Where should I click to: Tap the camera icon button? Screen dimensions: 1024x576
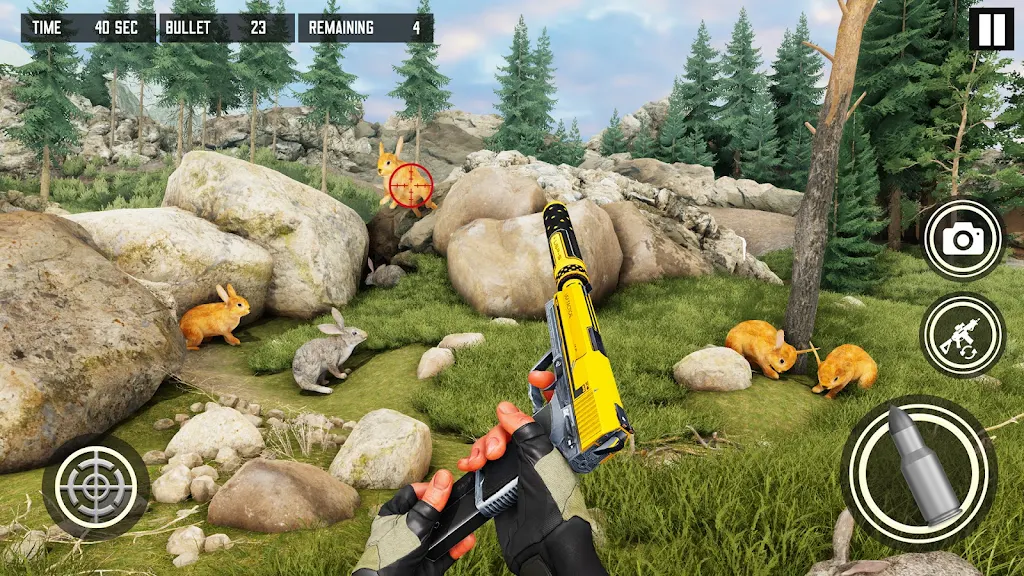tap(963, 240)
